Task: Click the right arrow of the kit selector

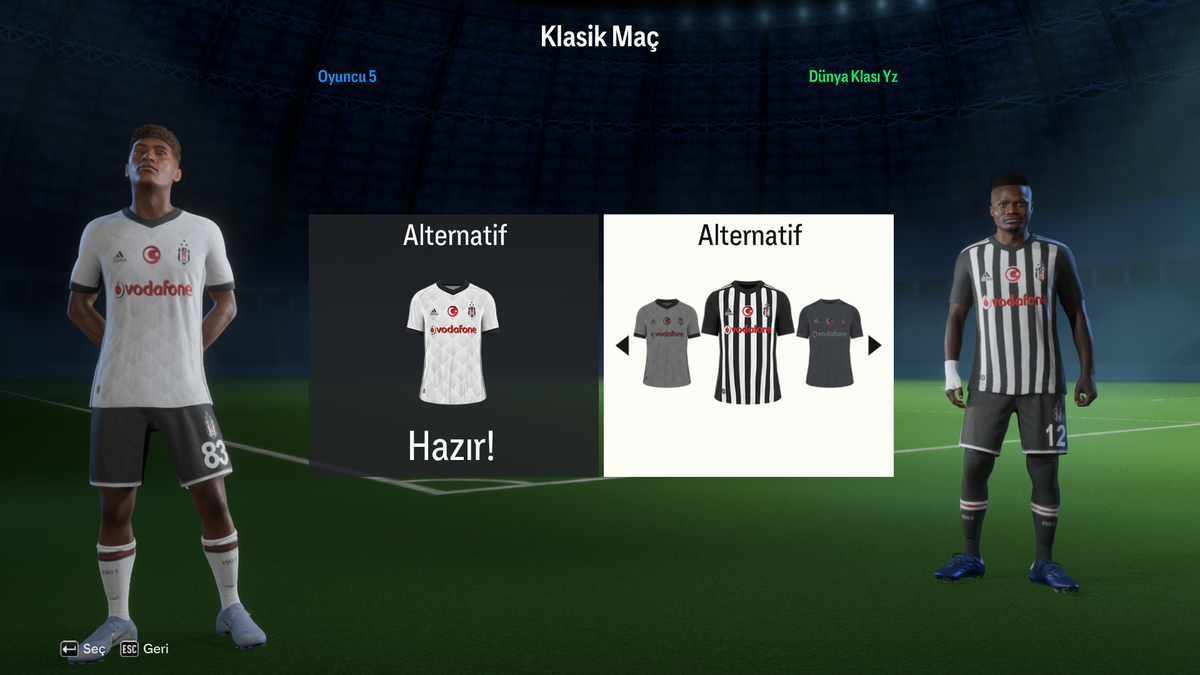Action: click(x=875, y=345)
